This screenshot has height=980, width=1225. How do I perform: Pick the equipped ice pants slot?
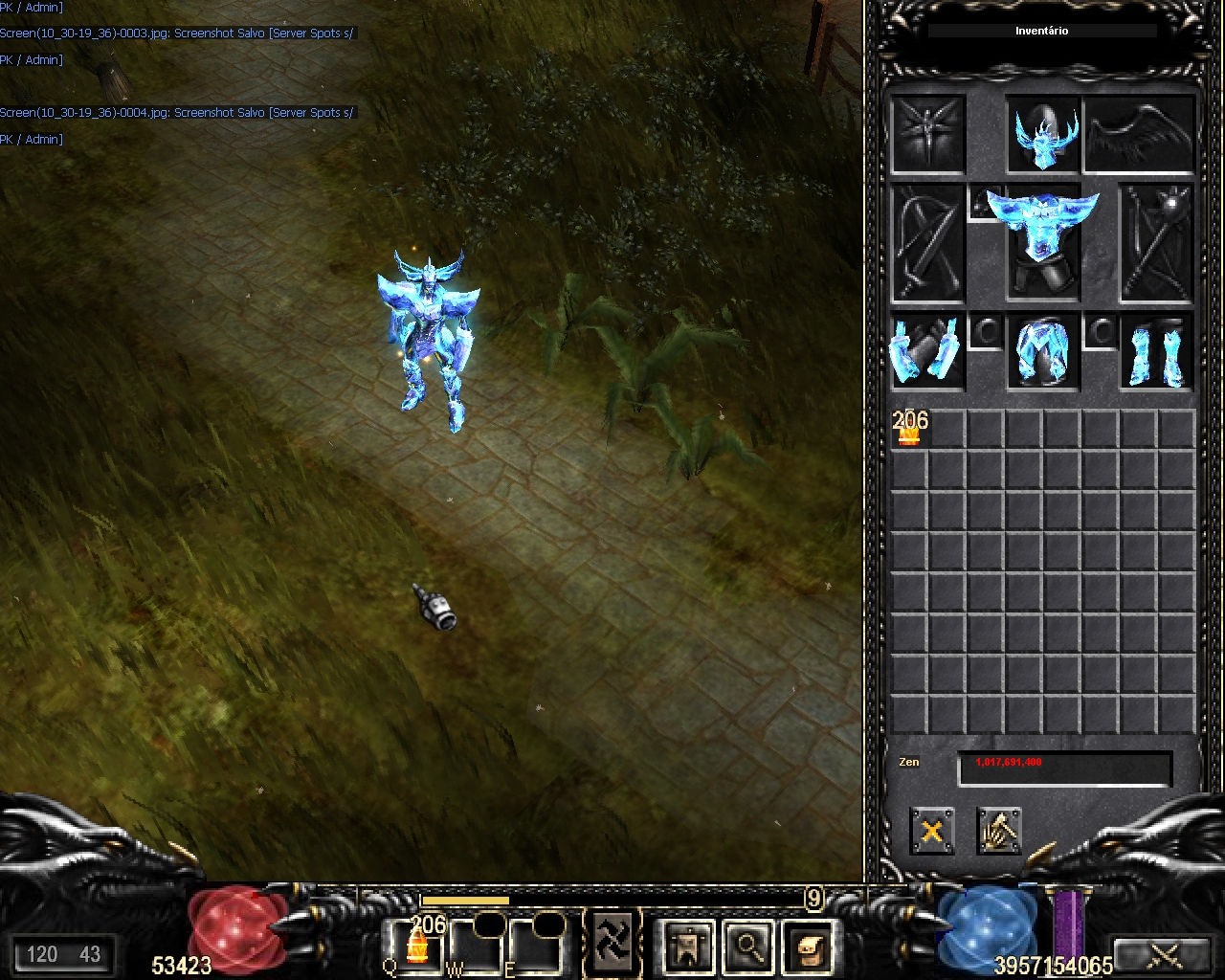pos(1042,352)
